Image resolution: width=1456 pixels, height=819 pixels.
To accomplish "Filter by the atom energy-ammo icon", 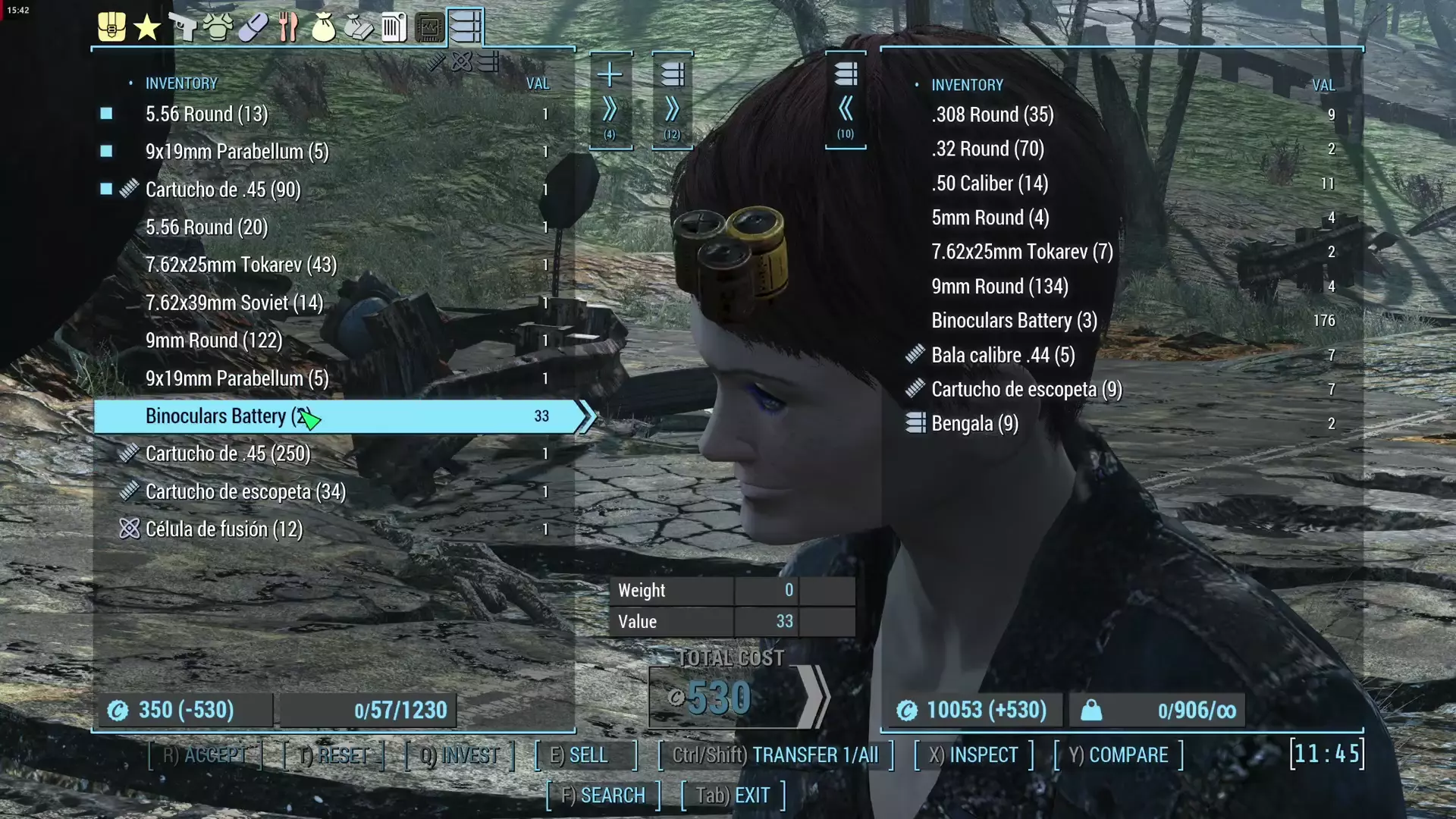I will point(462,61).
